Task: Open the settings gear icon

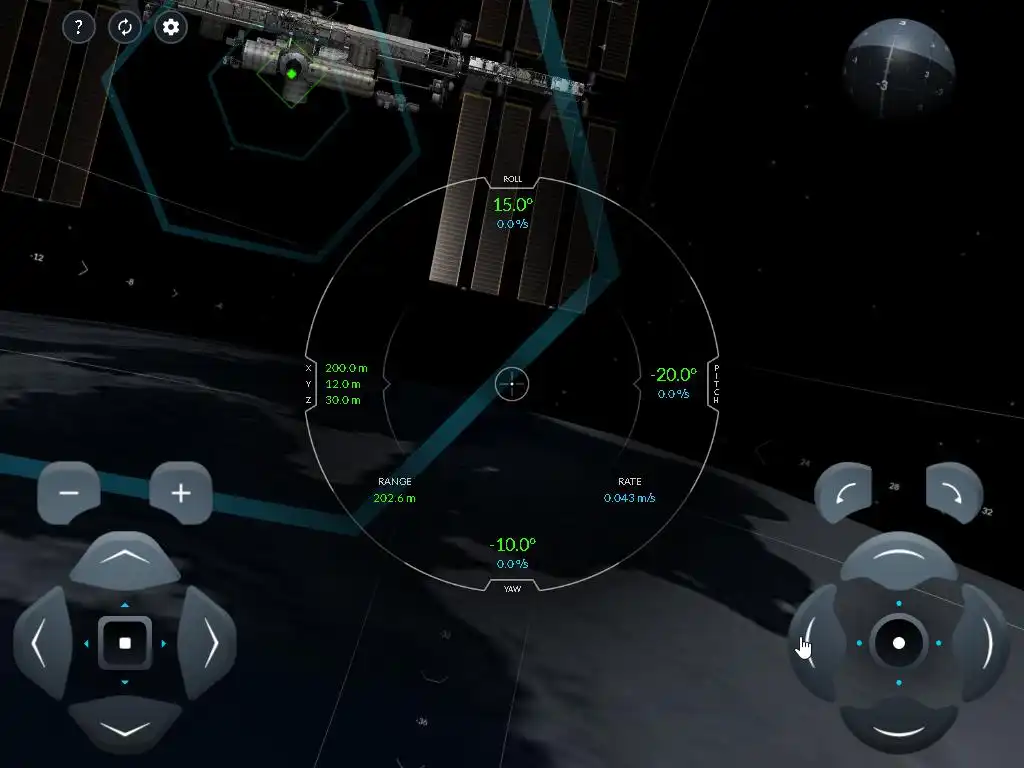Action: [x=171, y=27]
